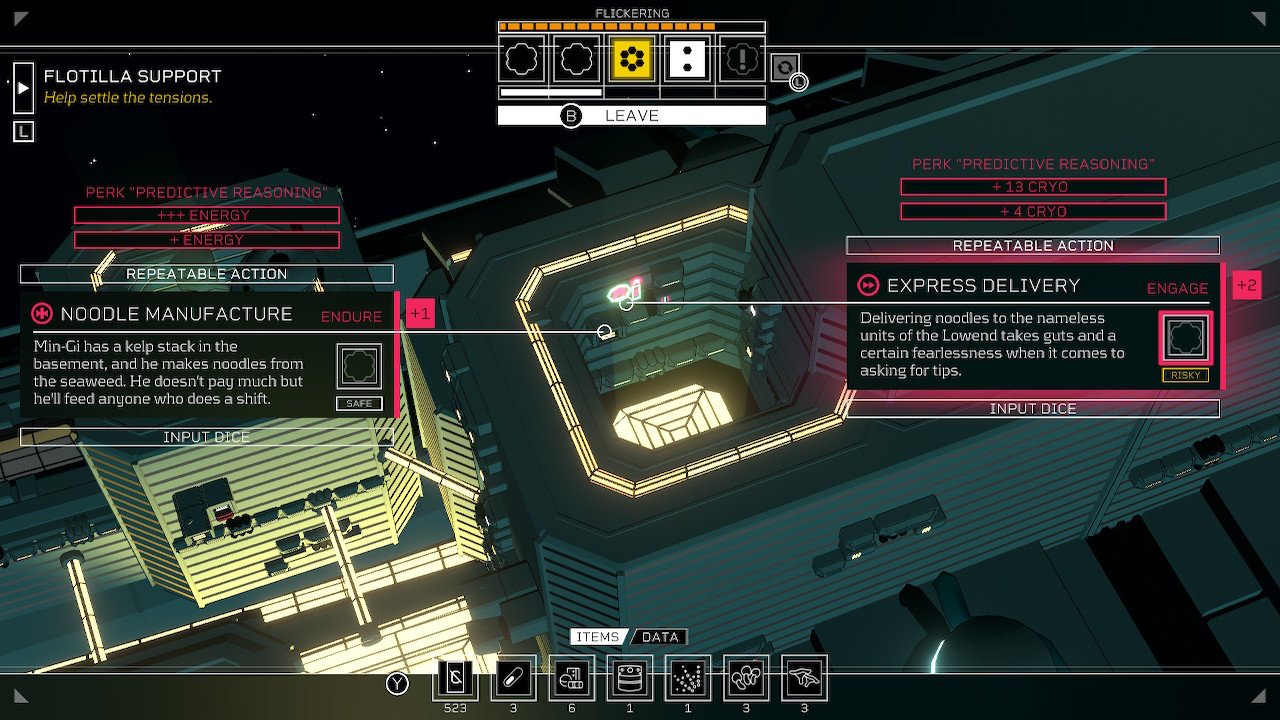Select the flat-cap fungus item slot
Viewport: 1280px width, 720px height.
click(x=804, y=680)
